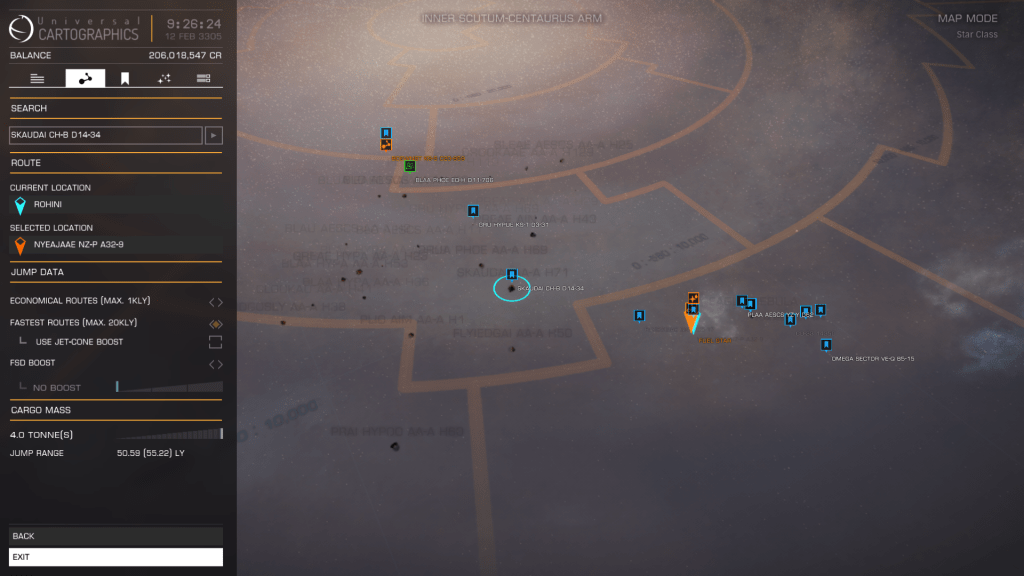
Task: Select the Dru Hypue bookmark marker
Action: coord(473,211)
